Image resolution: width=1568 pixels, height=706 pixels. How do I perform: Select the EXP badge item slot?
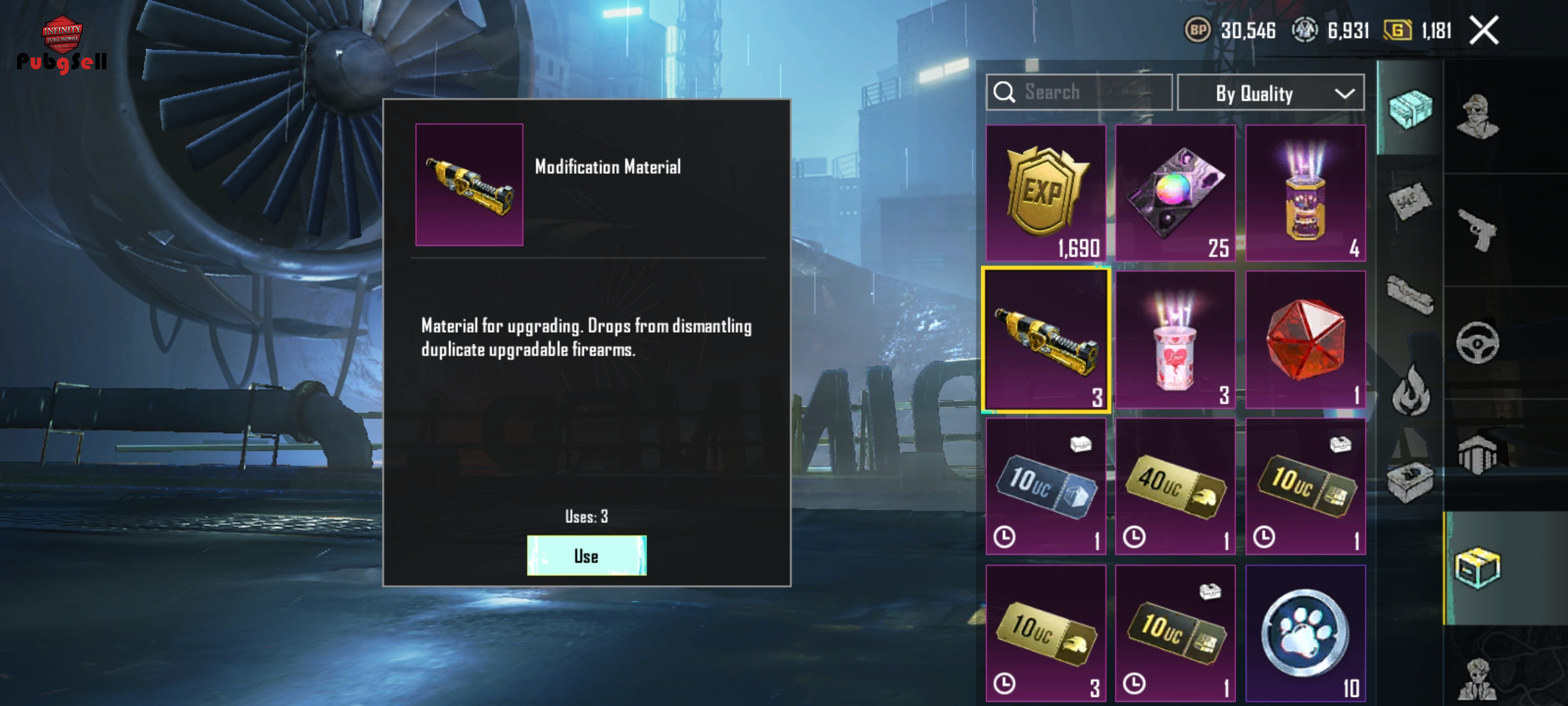[1045, 193]
